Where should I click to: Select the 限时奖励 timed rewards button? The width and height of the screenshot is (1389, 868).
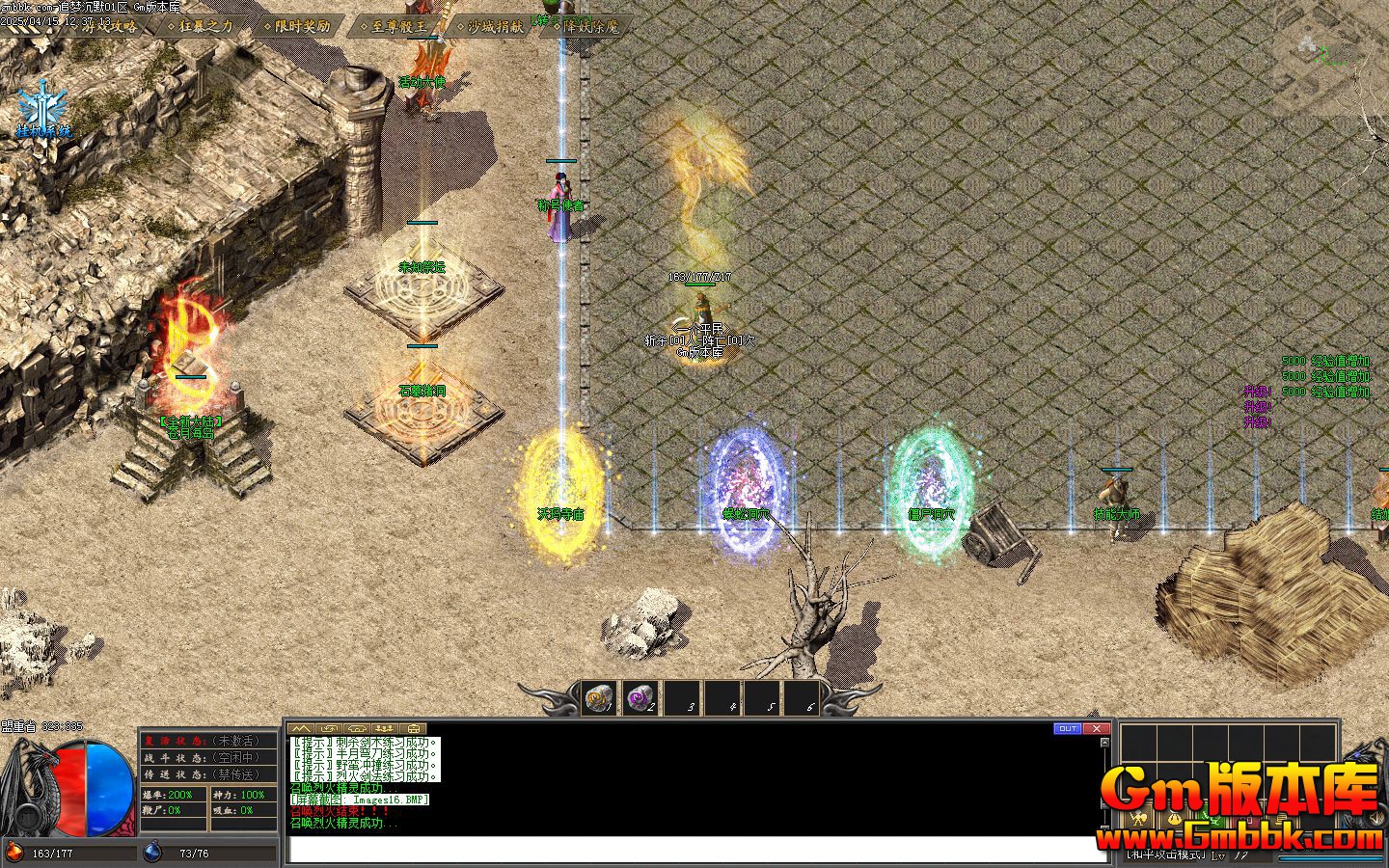[x=302, y=26]
